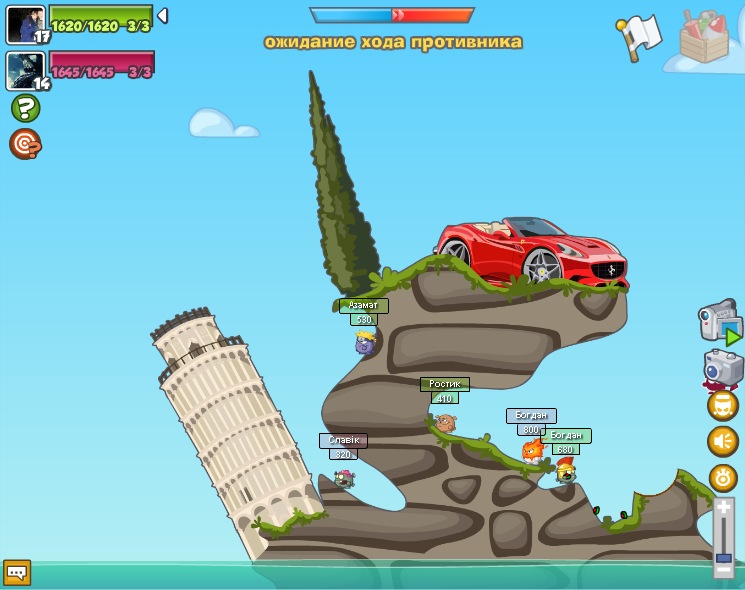
Task: Open help with the green question mark
Action: 25,108
